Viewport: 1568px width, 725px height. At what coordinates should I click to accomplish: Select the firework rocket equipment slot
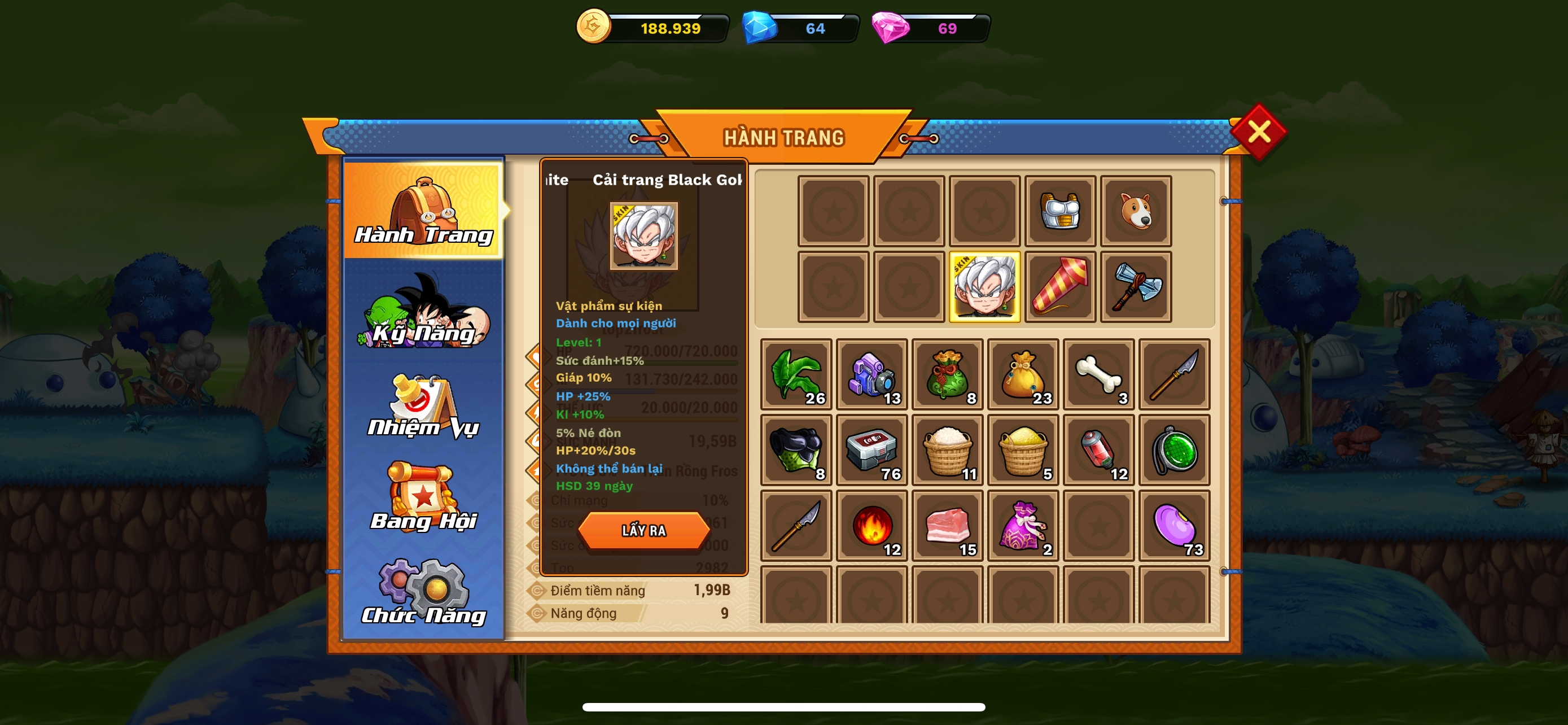(x=1060, y=286)
